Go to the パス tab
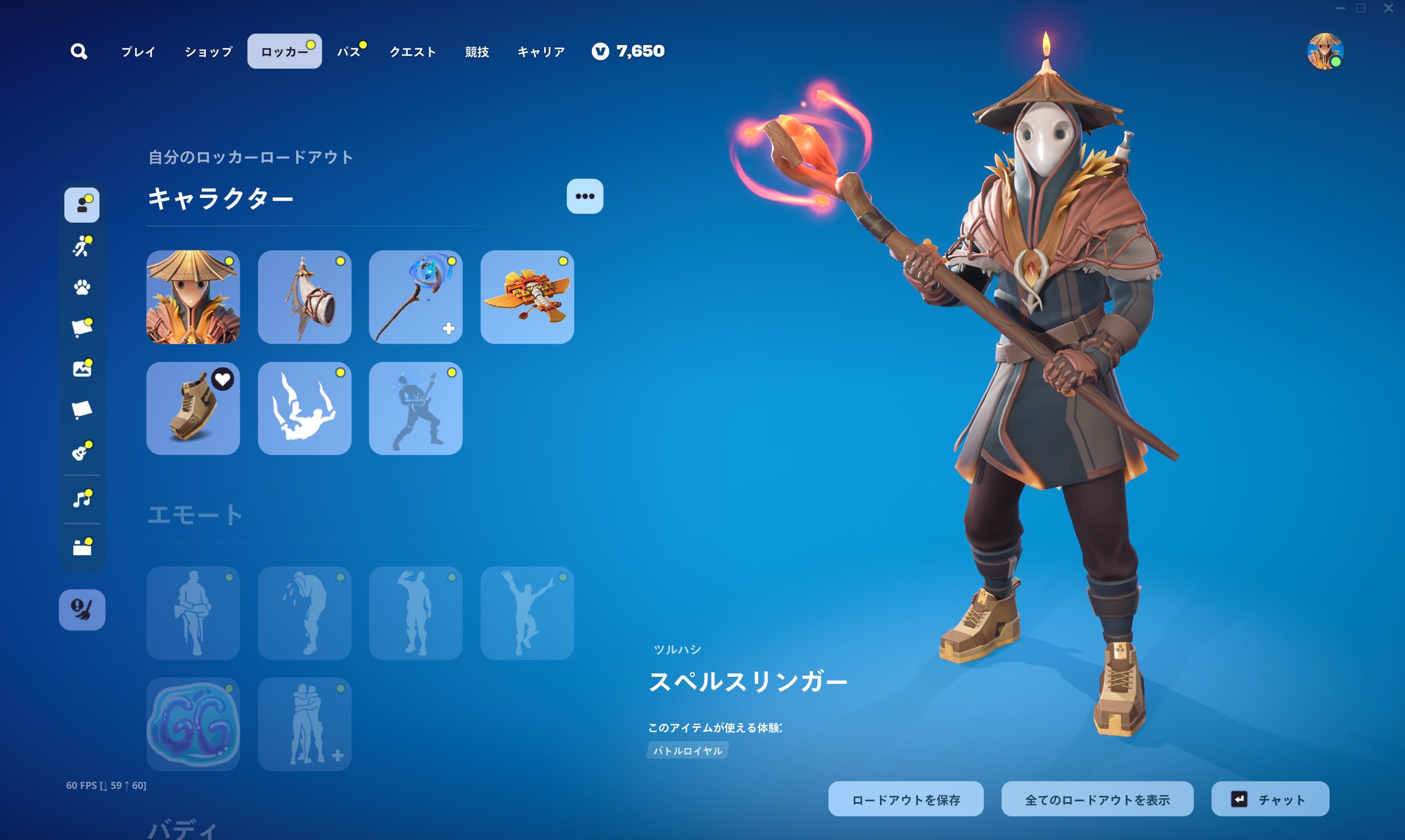Image resolution: width=1405 pixels, height=840 pixels. 349,52
